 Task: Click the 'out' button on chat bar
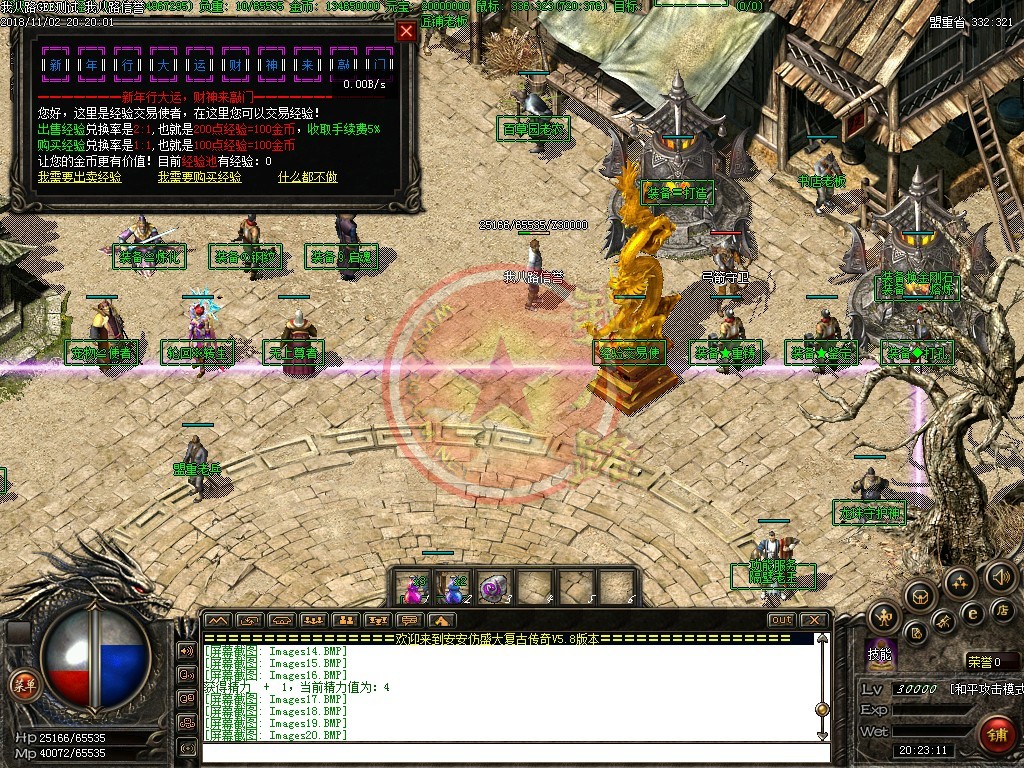781,620
